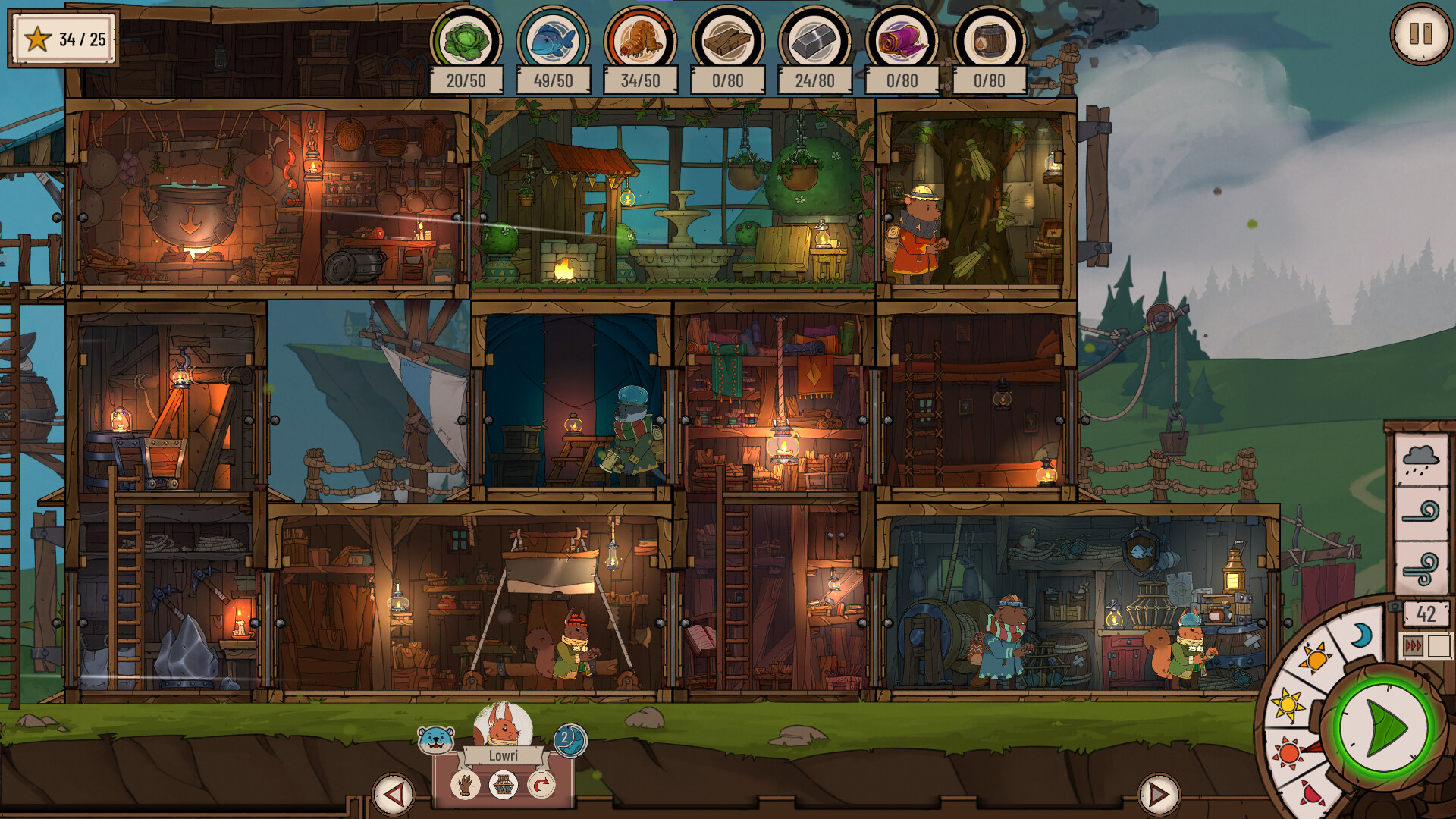View the rain cloud weather forecast tile
This screenshot has height=819, width=1456.
click(1420, 459)
